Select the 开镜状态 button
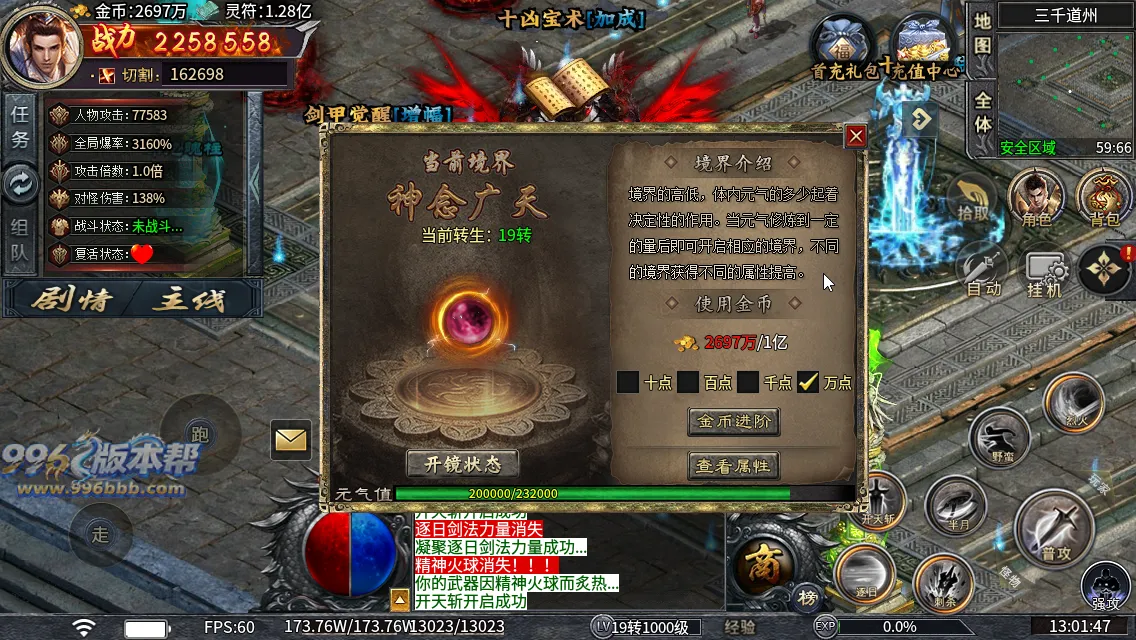Image resolution: width=1136 pixels, height=640 pixels. (462, 464)
